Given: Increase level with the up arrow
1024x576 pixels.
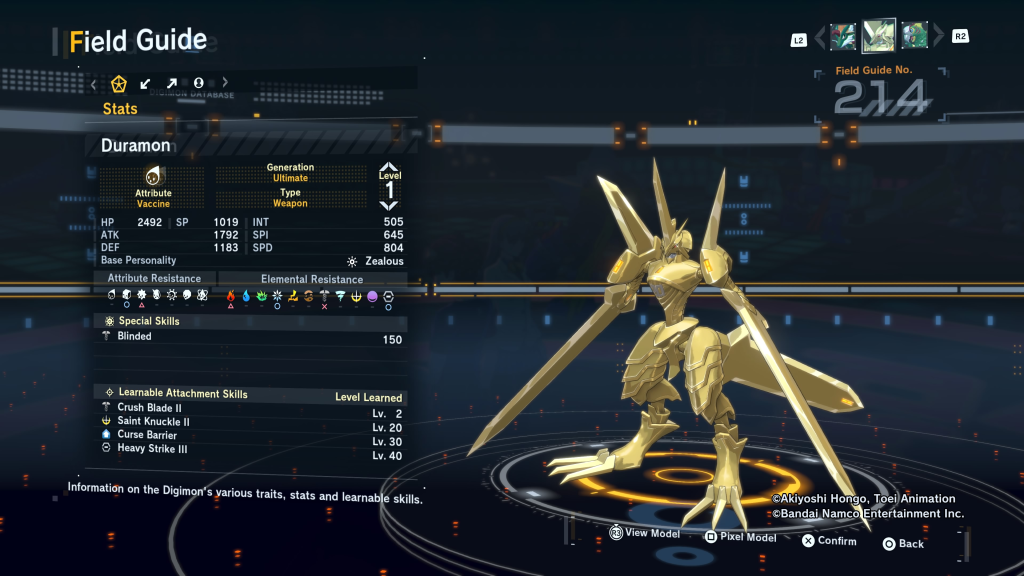Looking at the screenshot, I should pos(389,168).
